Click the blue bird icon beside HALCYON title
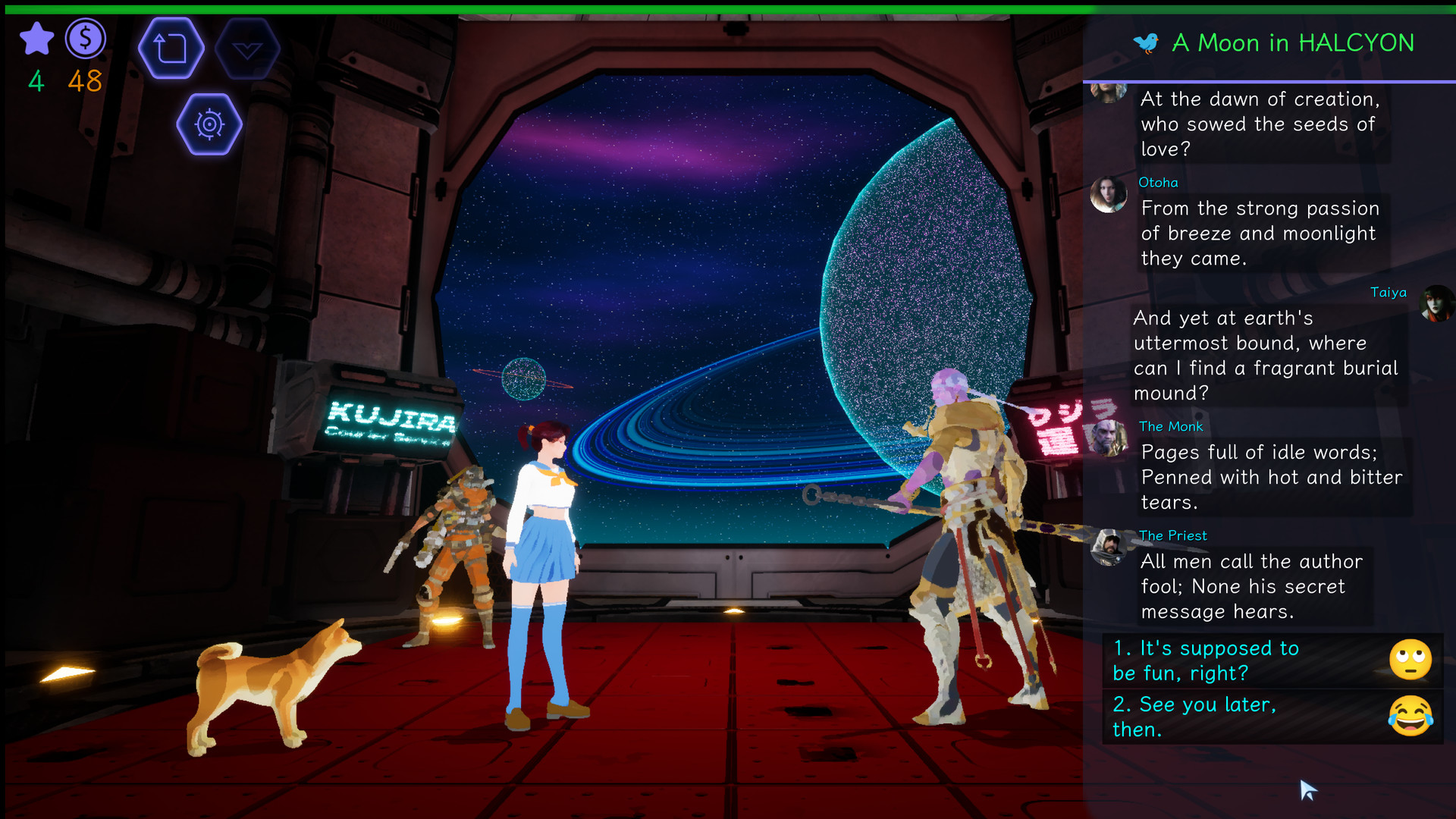The height and width of the screenshot is (819, 1456). 1147,43
